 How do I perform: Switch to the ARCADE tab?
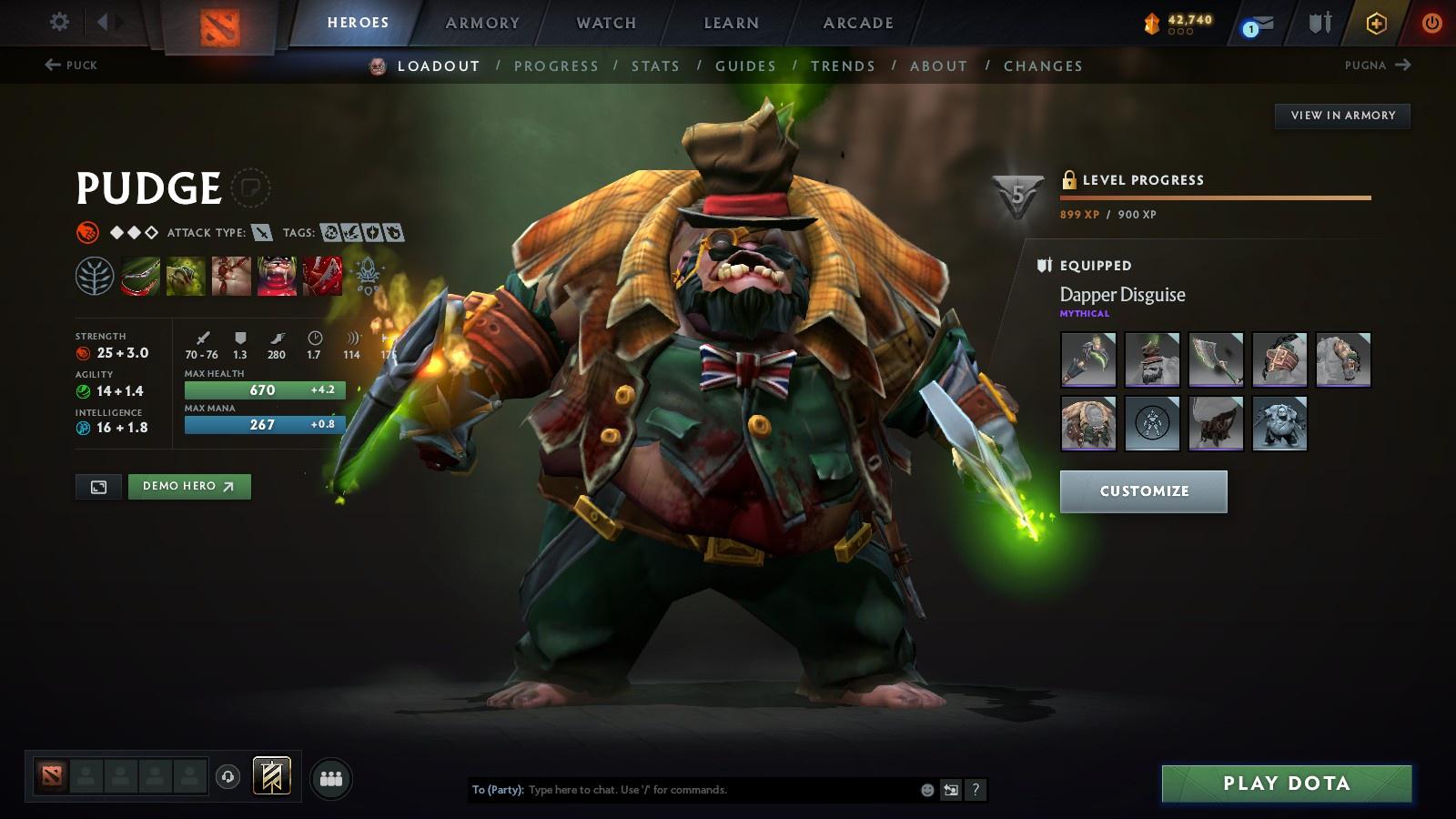[855, 23]
